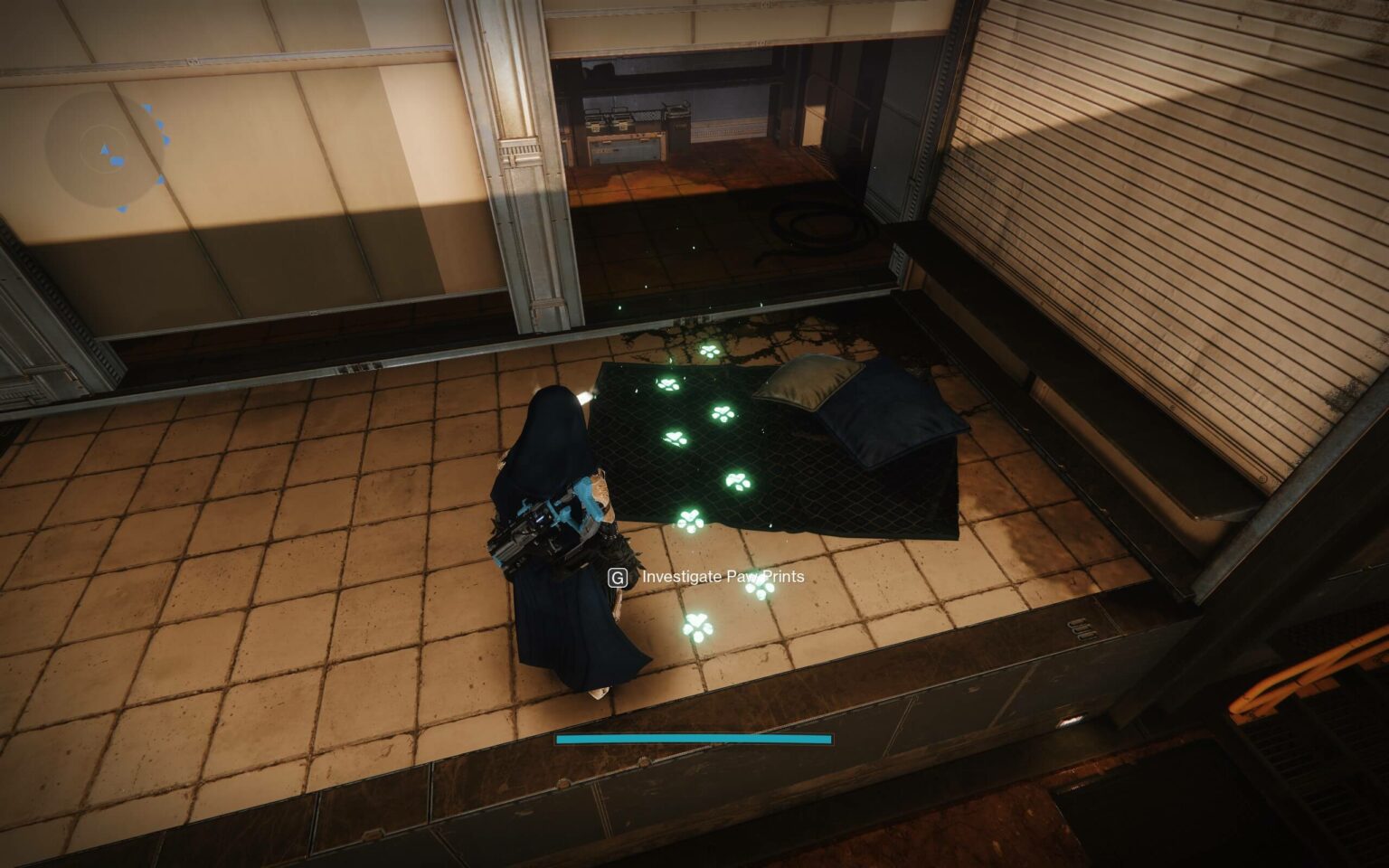Click the player arrow on the radar
Screen dimensions: 1389x868
pos(104,148)
